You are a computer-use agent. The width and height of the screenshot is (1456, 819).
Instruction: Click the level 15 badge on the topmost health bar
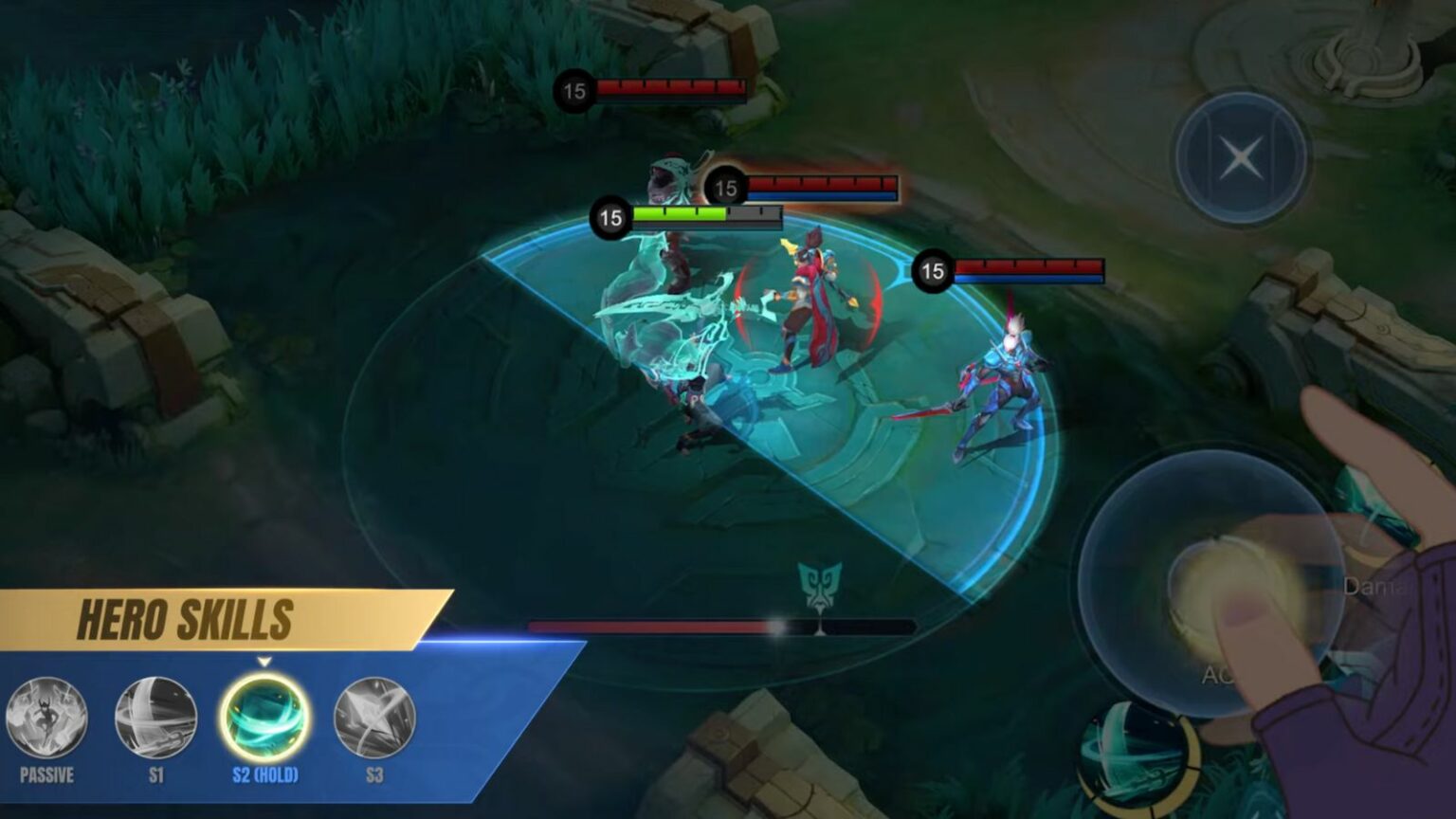point(575,88)
